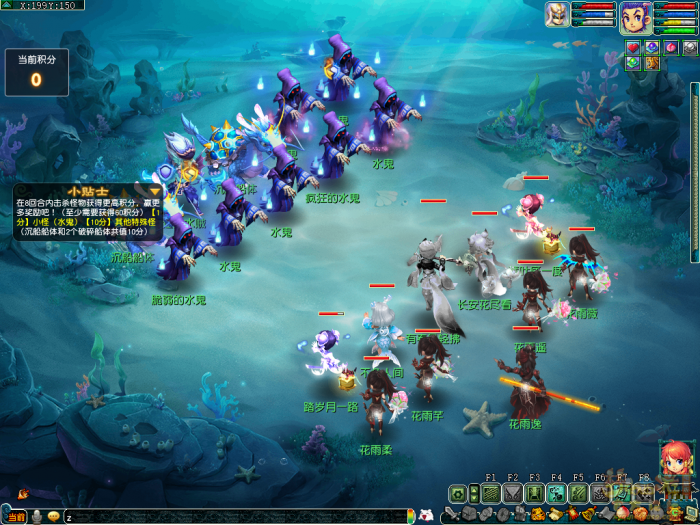Click the microphone voice chat button
700x525 pixels.
pos(35,516)
